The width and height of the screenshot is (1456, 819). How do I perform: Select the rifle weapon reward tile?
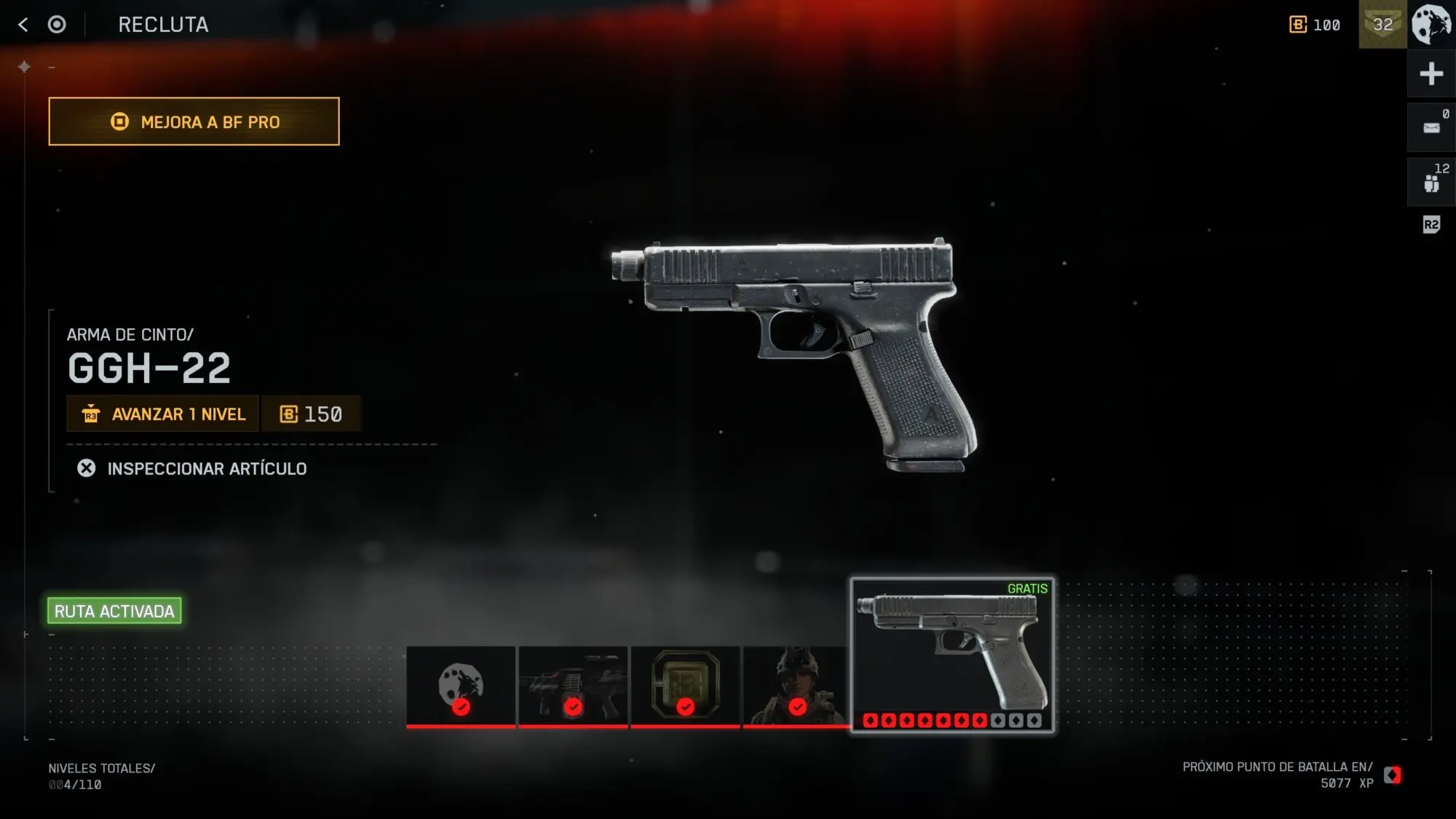tap(573, 687)
